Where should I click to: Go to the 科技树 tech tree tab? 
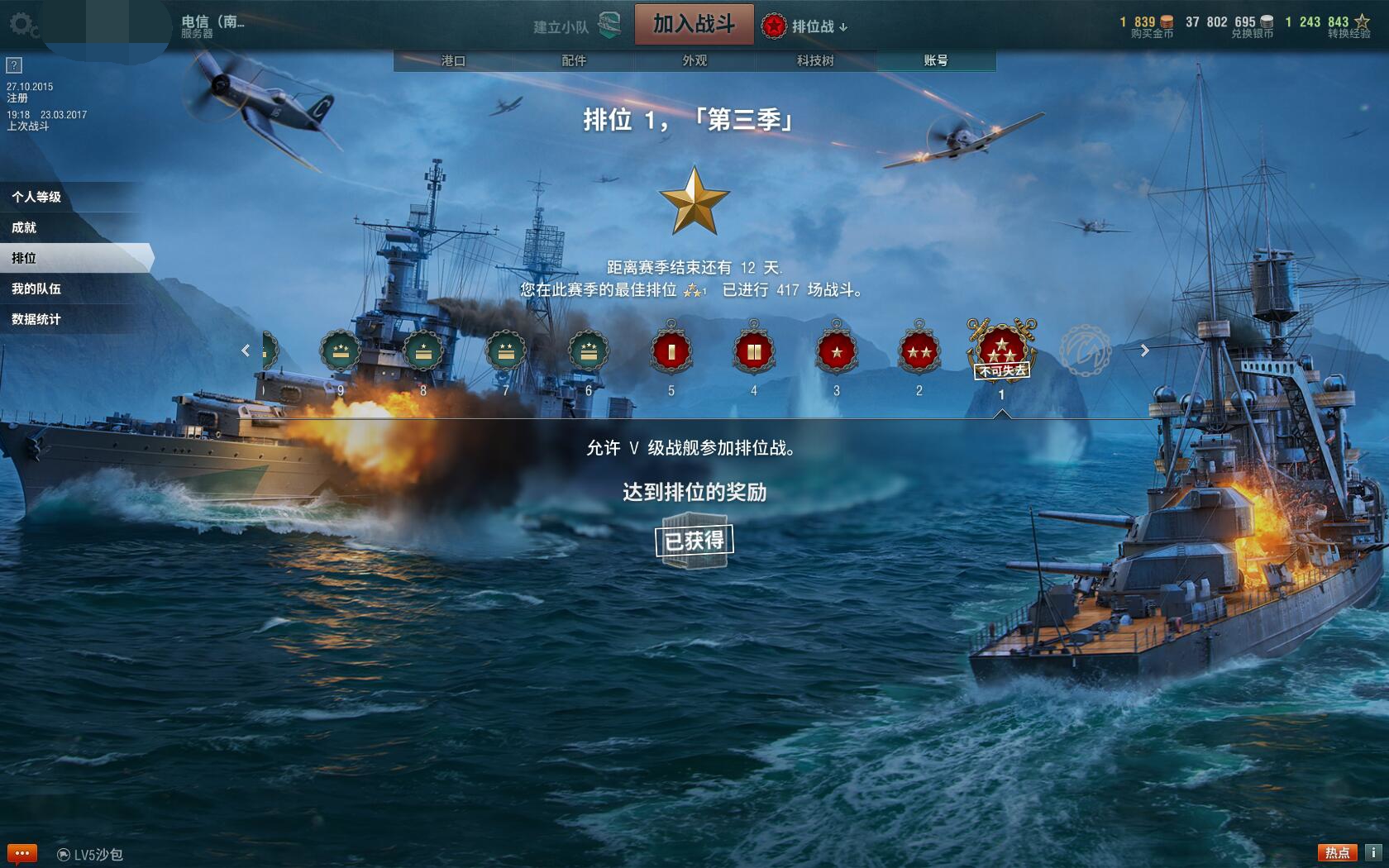tap(815, 61)
